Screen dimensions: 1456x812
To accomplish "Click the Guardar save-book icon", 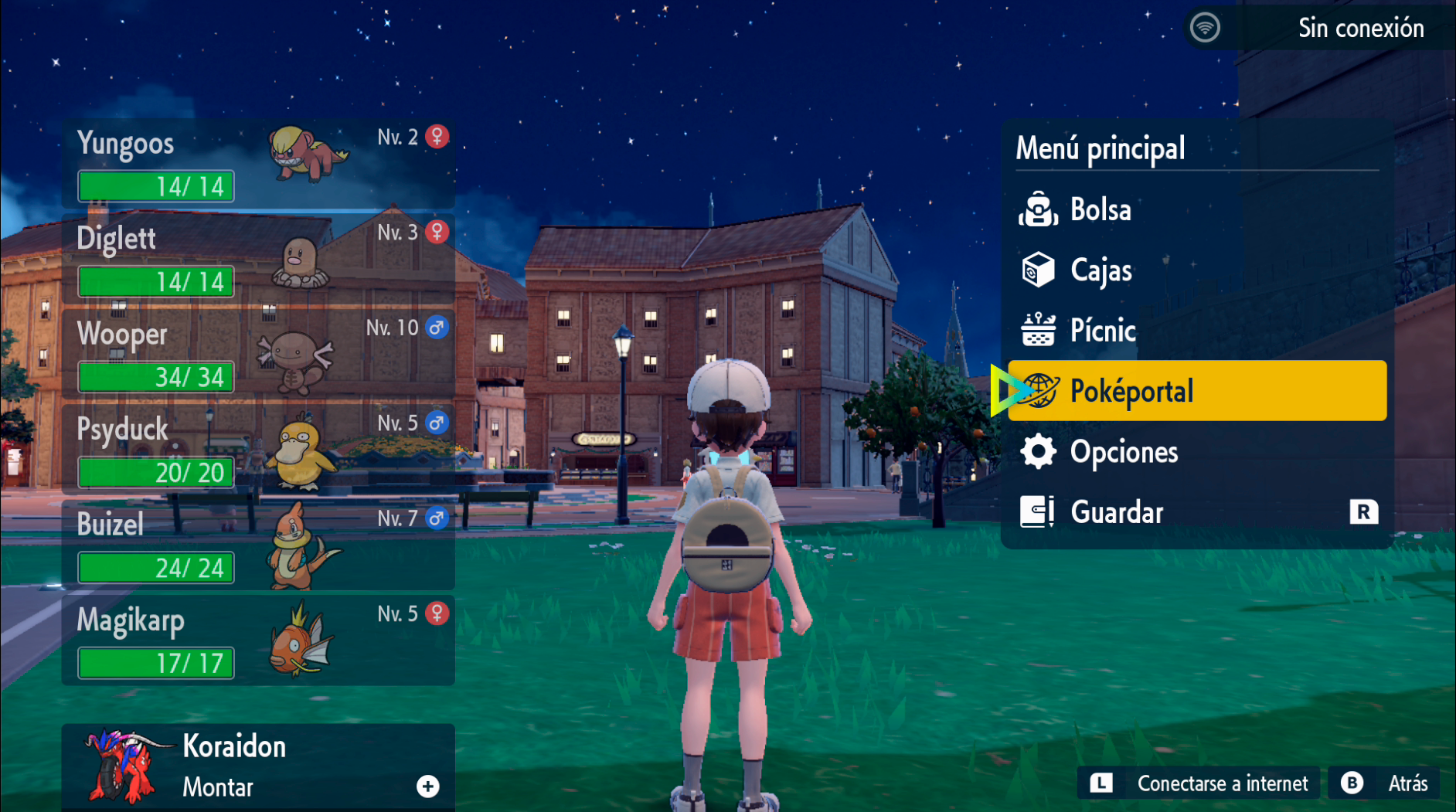I will pyautogui.click(x=1039, y=511).
